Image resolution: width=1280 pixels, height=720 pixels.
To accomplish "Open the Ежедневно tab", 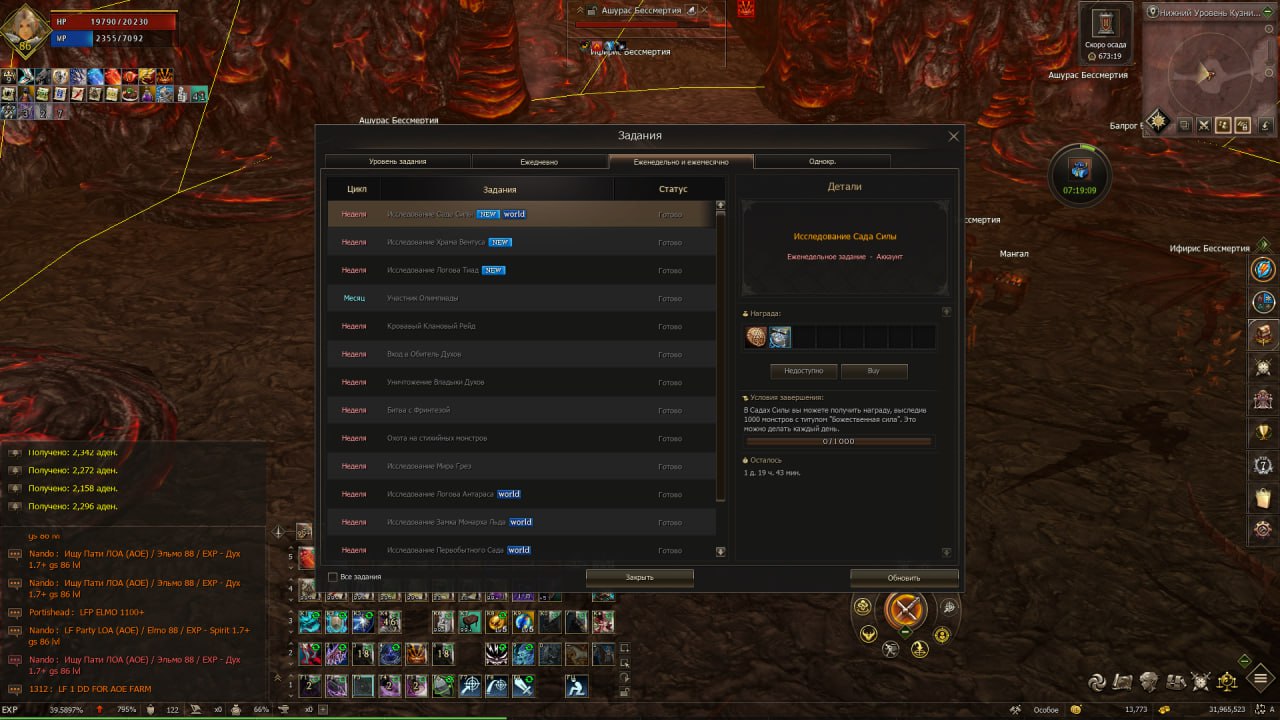I will pyautogui.click(x=539, y=161).
